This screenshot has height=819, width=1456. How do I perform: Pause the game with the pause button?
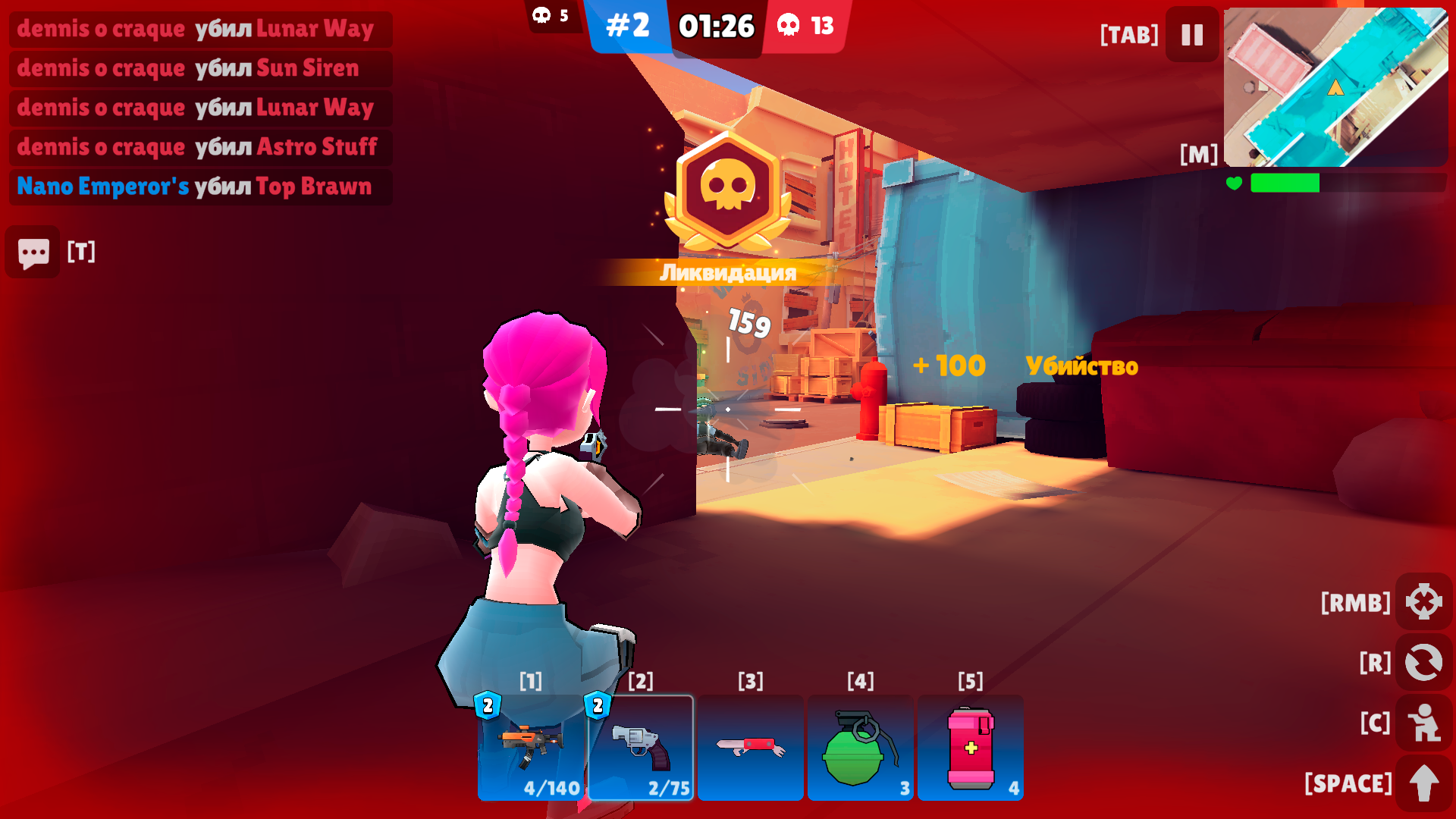[1191, 33]
